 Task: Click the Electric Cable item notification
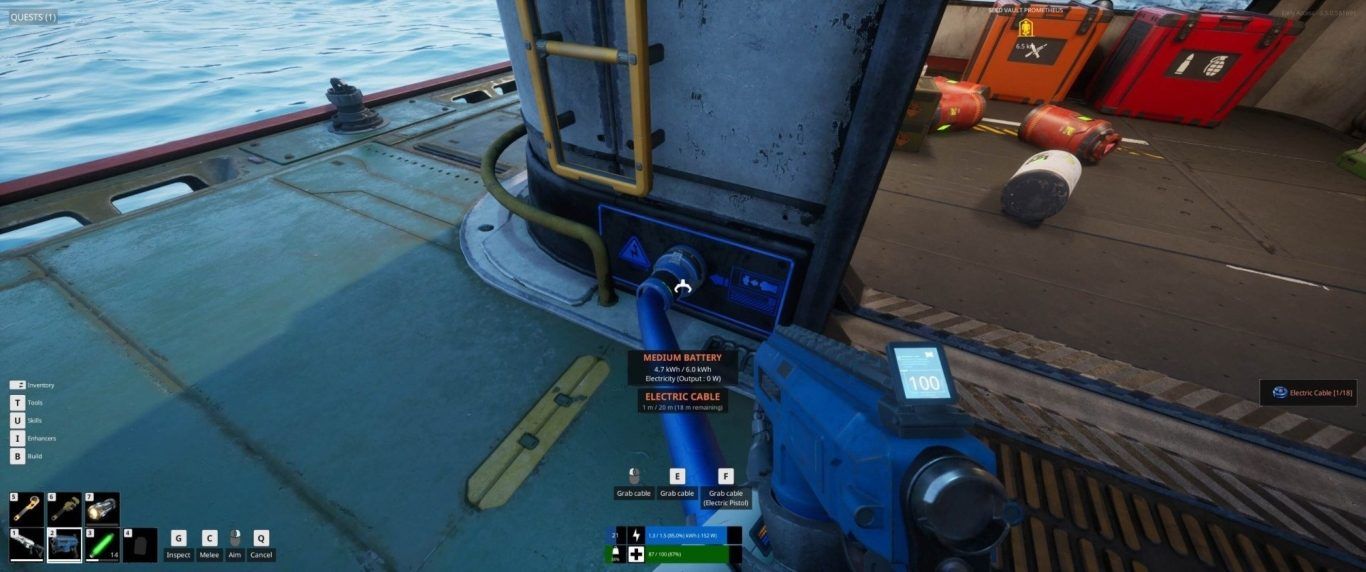click(x=1312, y=393)
